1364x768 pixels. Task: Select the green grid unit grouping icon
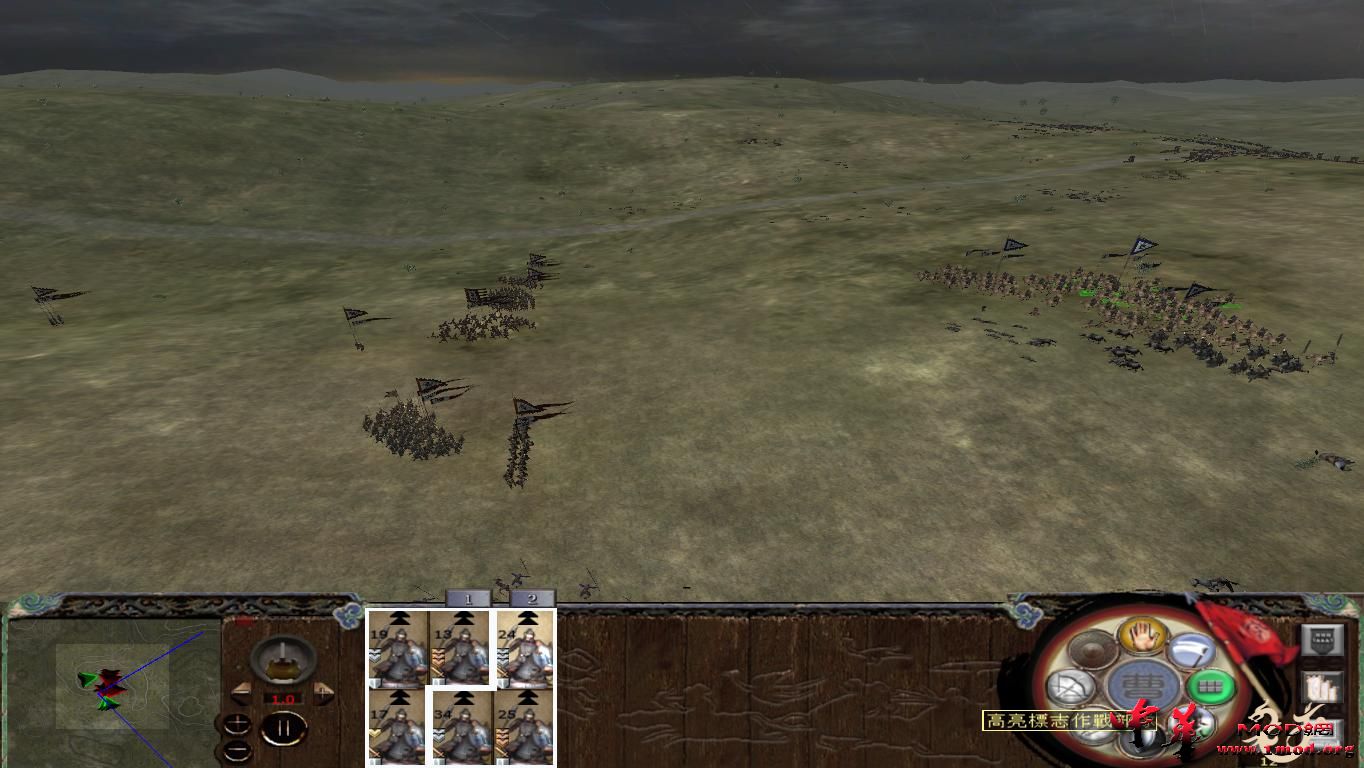click(x=1209, y=684)
